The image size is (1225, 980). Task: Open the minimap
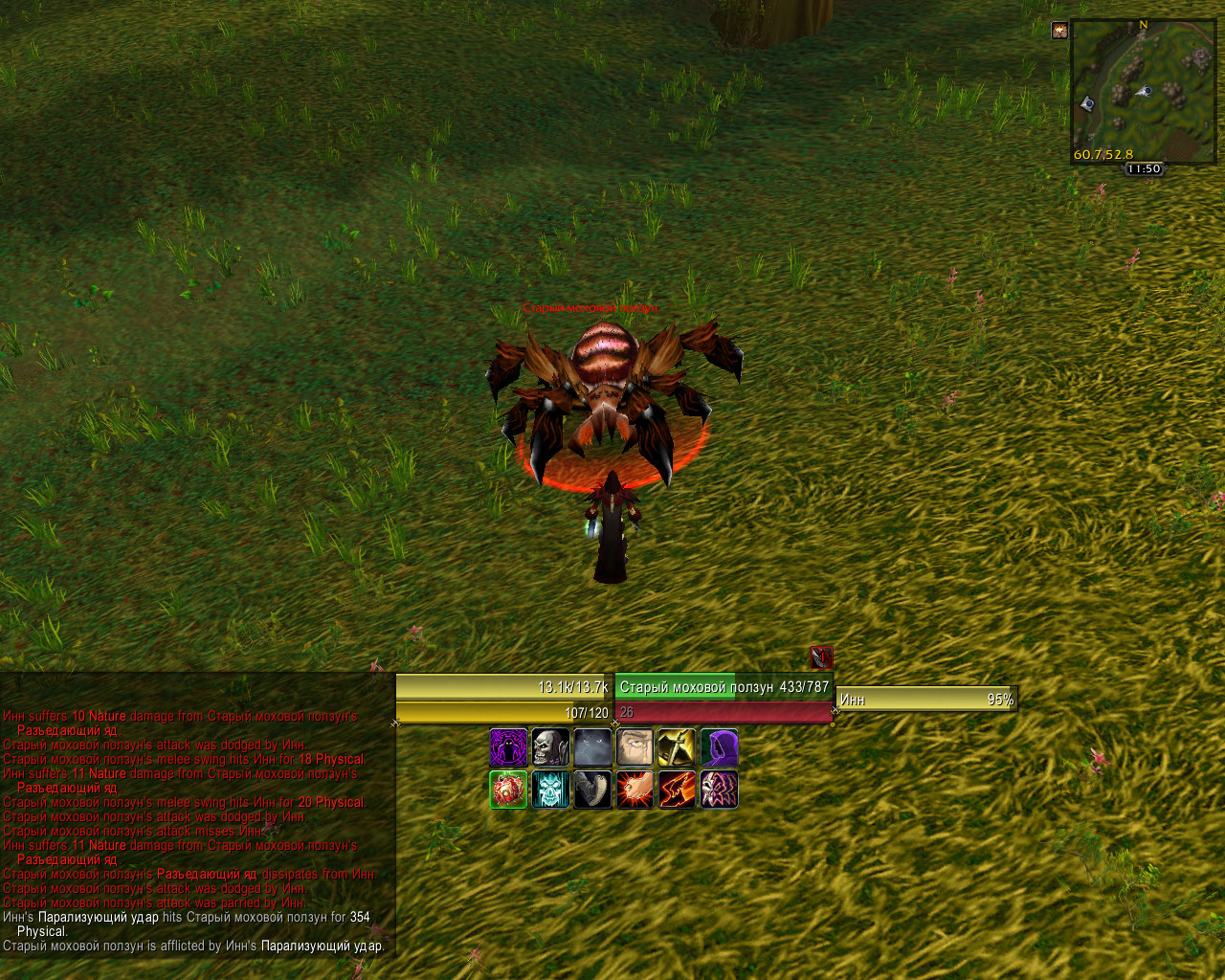(1143, 92)
